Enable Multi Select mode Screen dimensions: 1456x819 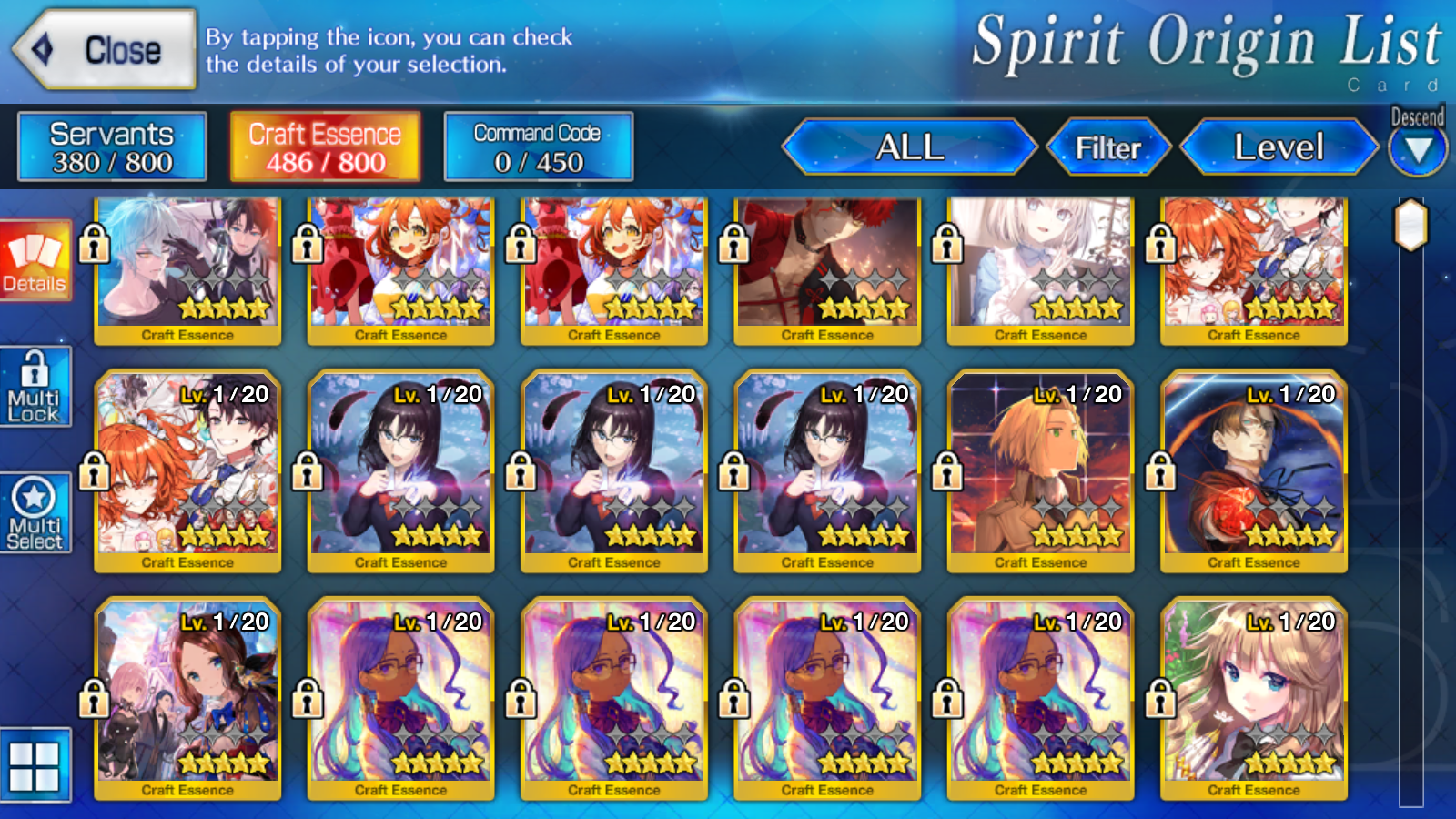pyautogui.click(x=35, y=513)
